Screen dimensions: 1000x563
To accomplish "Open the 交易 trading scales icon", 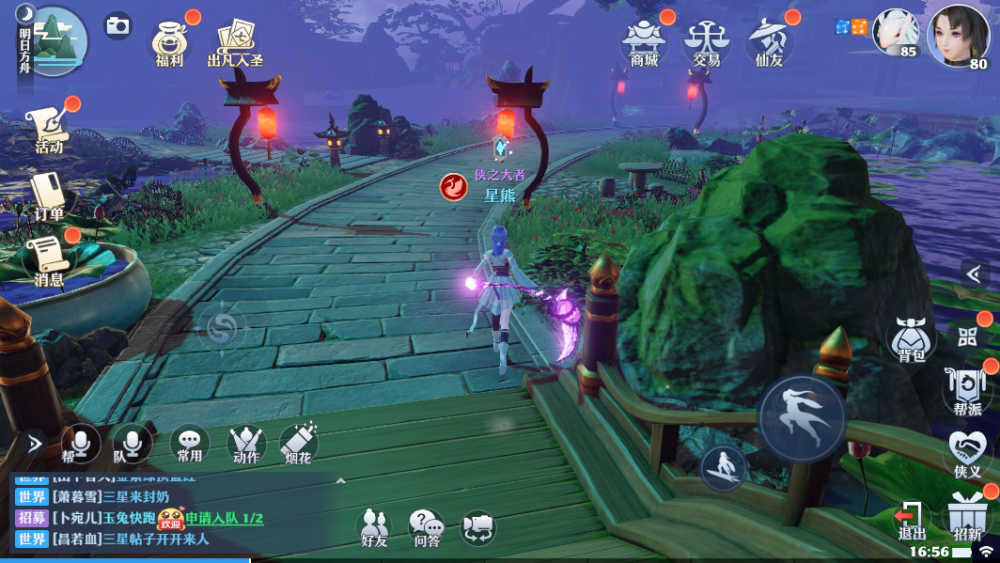I will [x=706, y=40].
